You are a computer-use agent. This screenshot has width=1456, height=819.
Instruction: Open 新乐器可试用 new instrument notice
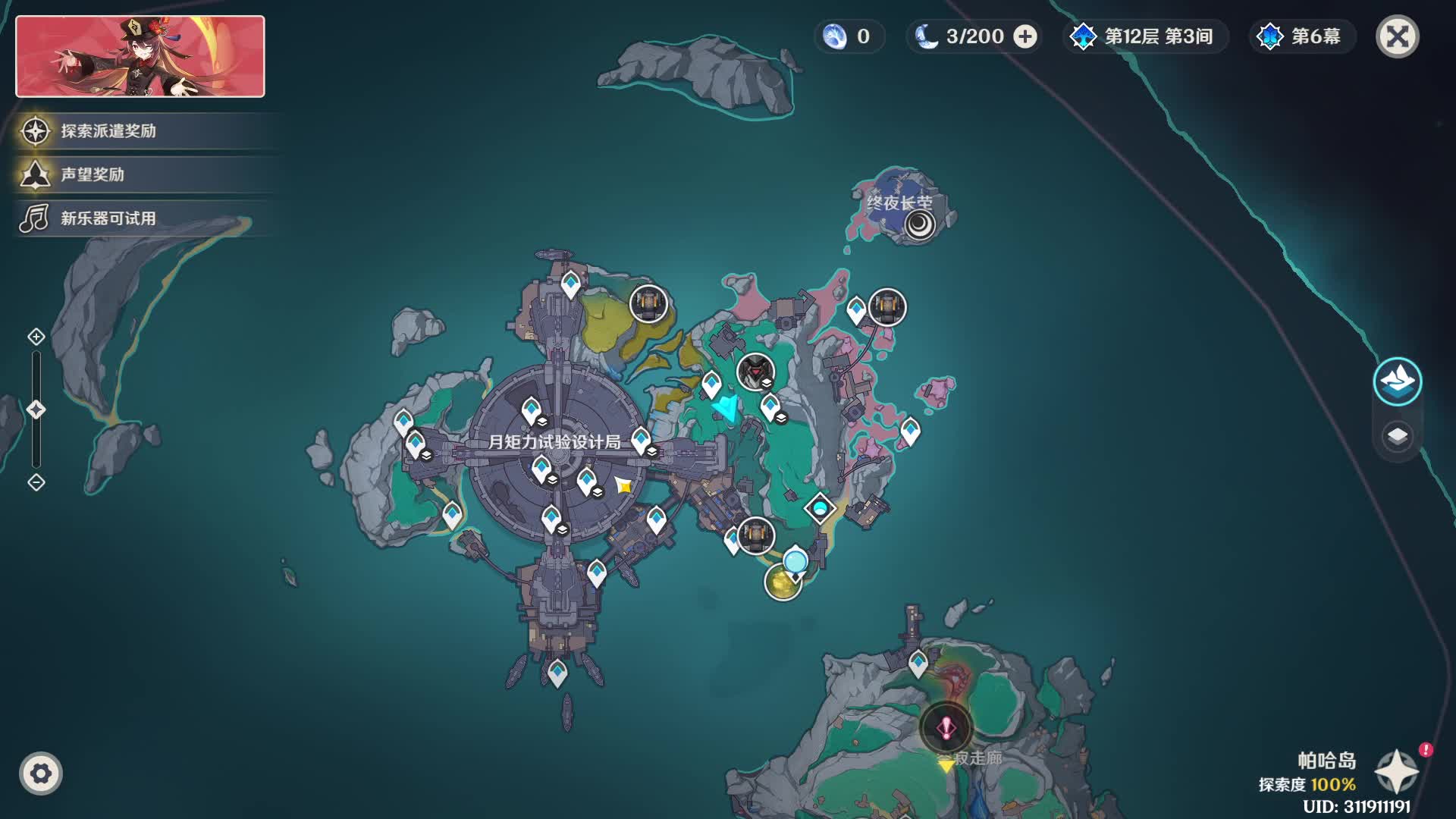[x=108, y=219]
